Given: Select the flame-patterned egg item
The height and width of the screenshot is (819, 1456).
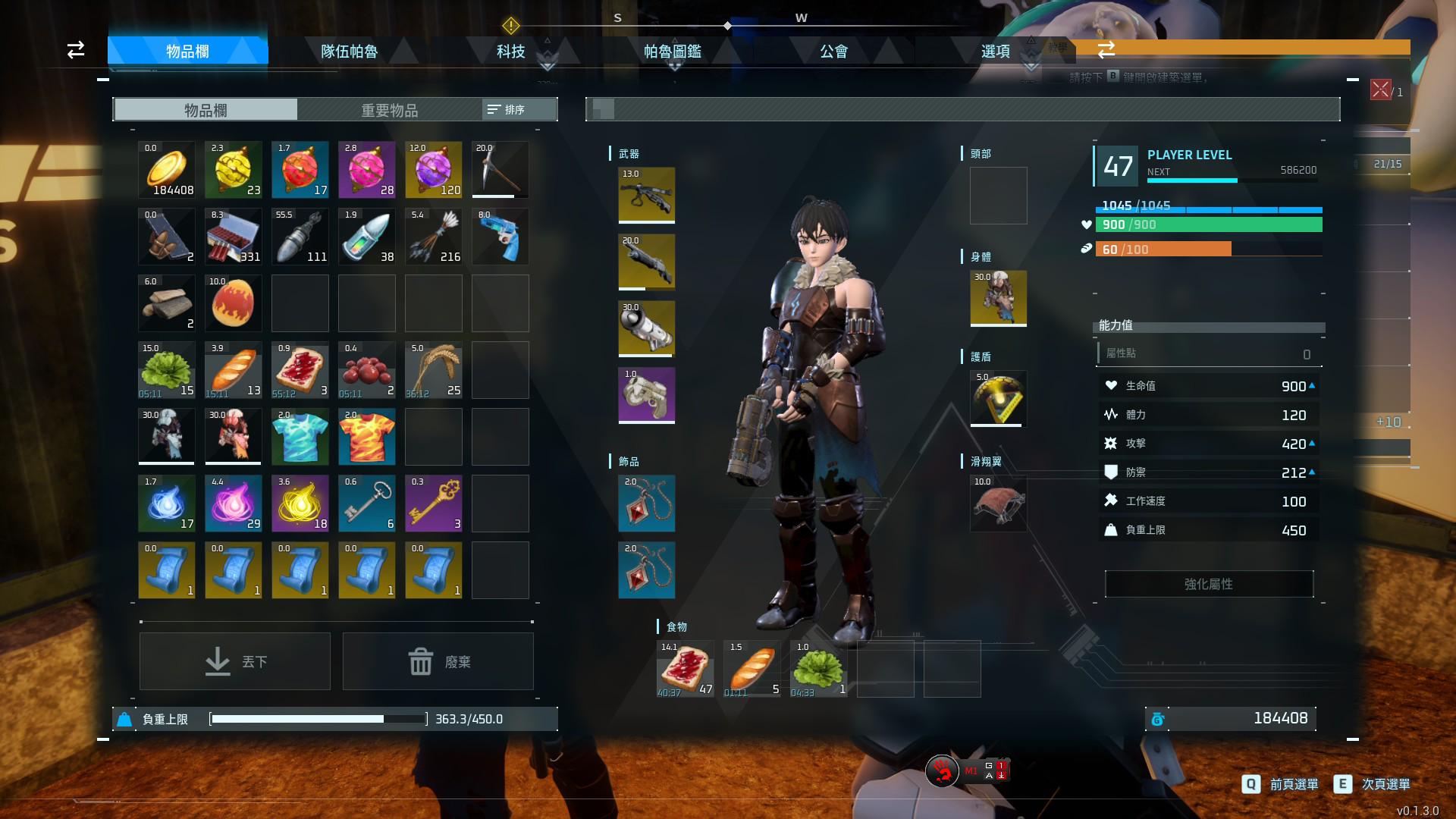Looking at the screenshot, I should point(234,303).
